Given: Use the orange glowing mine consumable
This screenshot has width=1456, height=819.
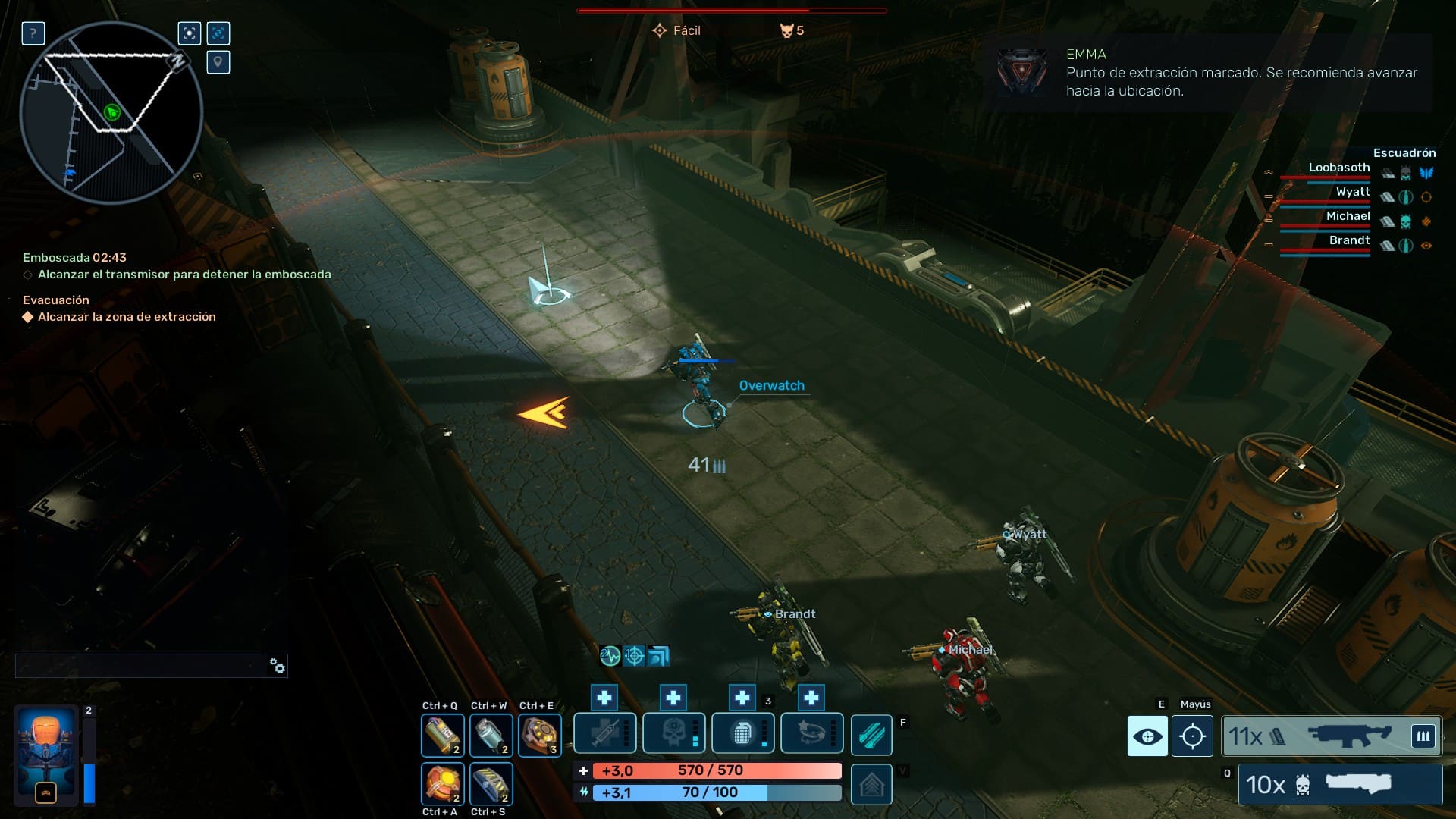Looking at the screenshot, I should point(442,783).
